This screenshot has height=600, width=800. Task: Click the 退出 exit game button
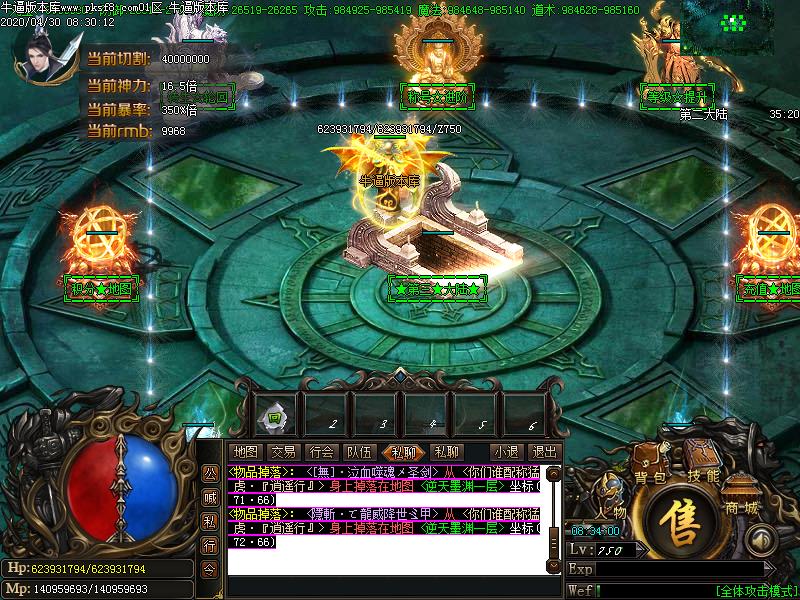(x=544, y=452)
